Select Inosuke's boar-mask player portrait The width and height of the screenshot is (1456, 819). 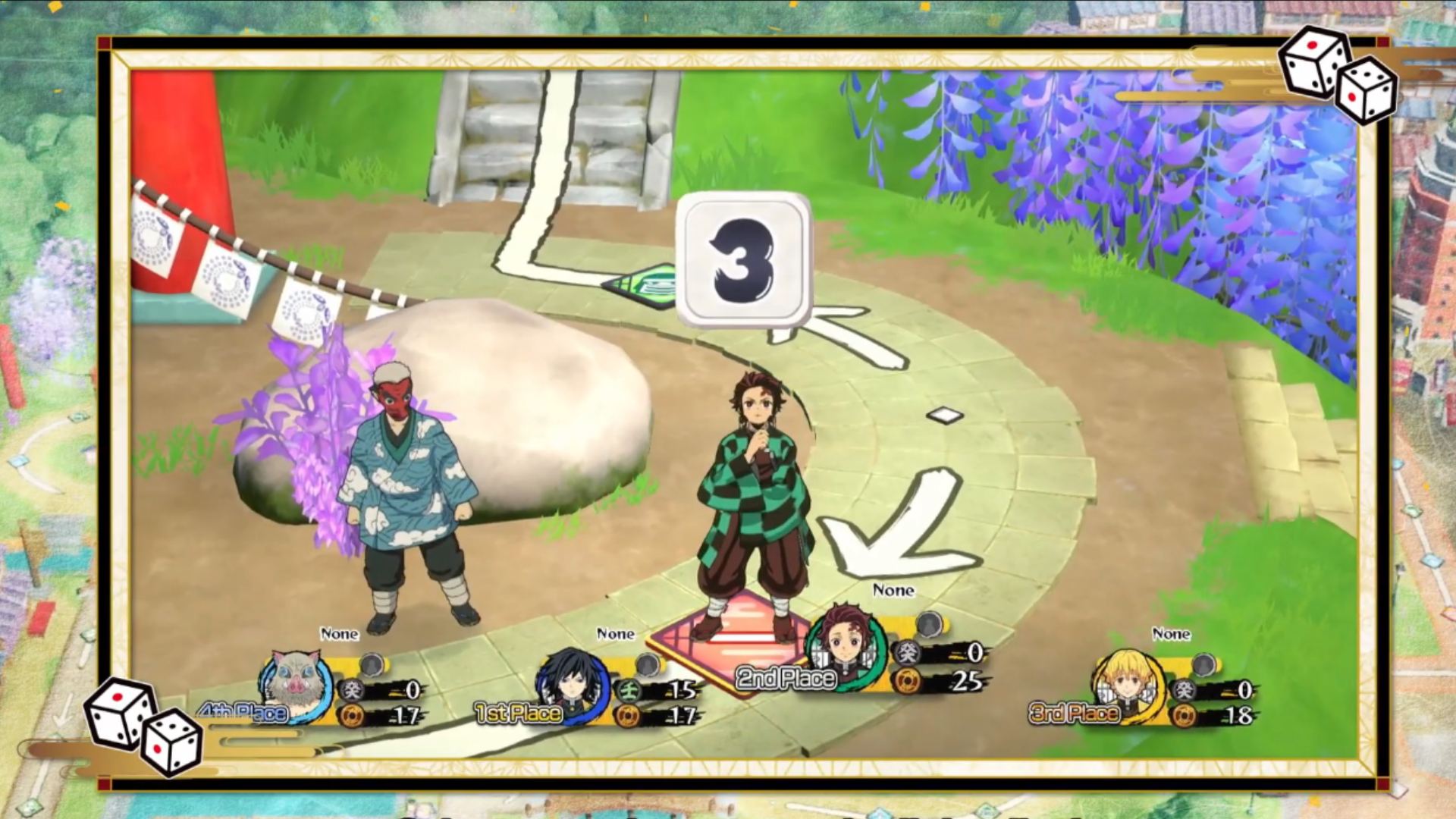pos(296,682)
